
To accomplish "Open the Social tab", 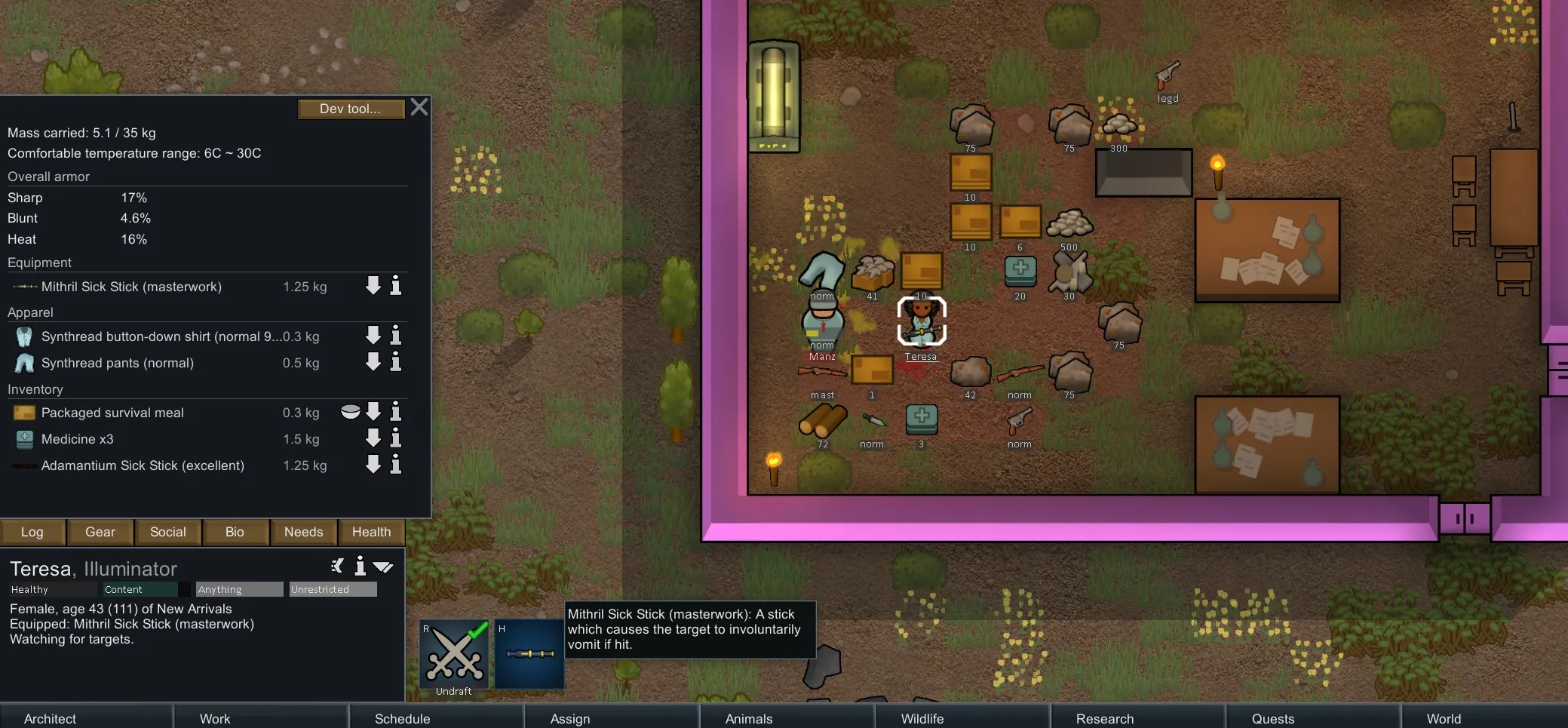I will [167, 532].
